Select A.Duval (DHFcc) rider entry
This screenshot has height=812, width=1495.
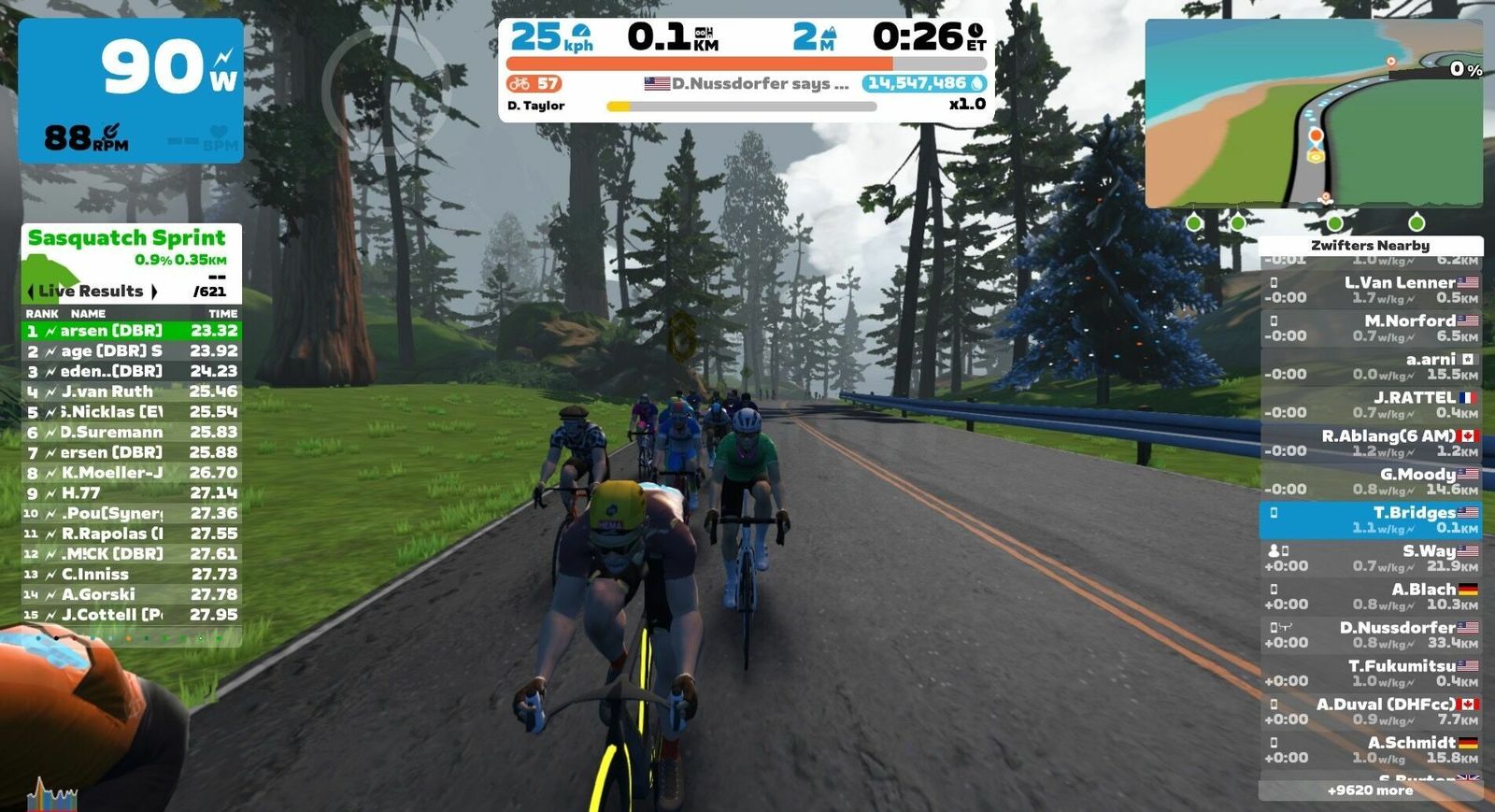click(x=1370, y=712)
